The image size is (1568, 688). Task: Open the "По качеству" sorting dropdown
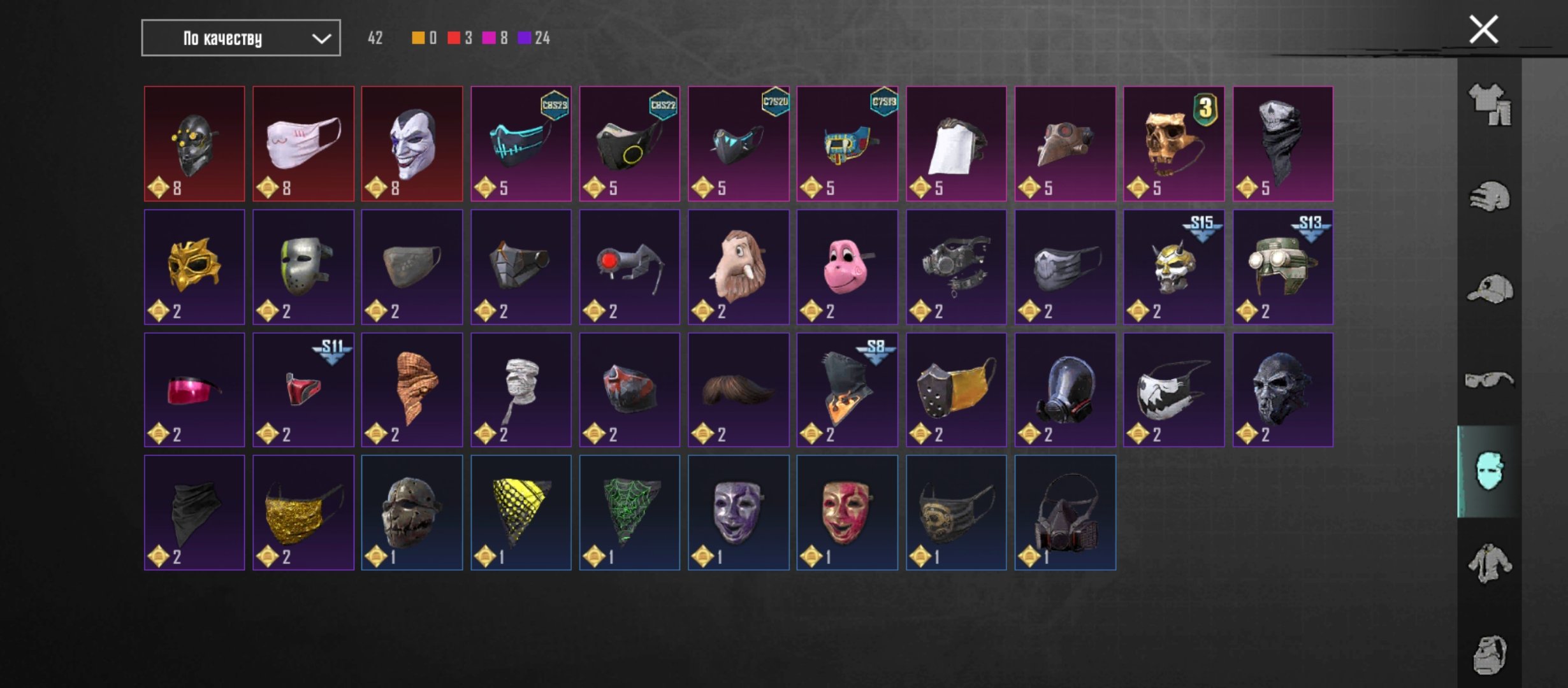240,38
